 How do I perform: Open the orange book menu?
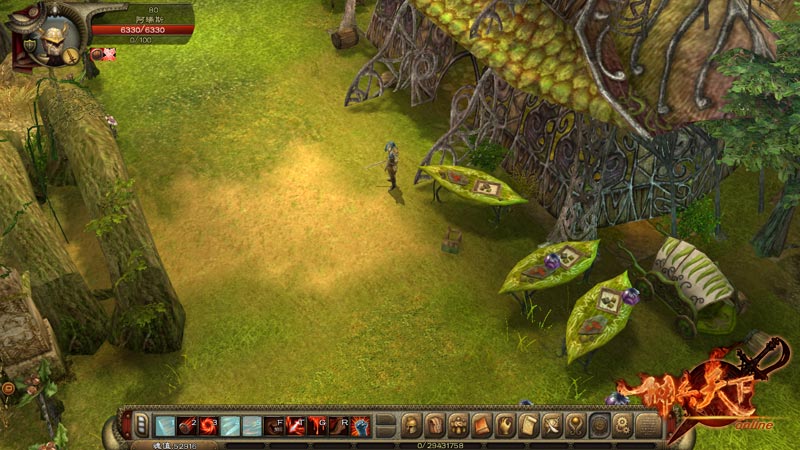click(482, 424)
